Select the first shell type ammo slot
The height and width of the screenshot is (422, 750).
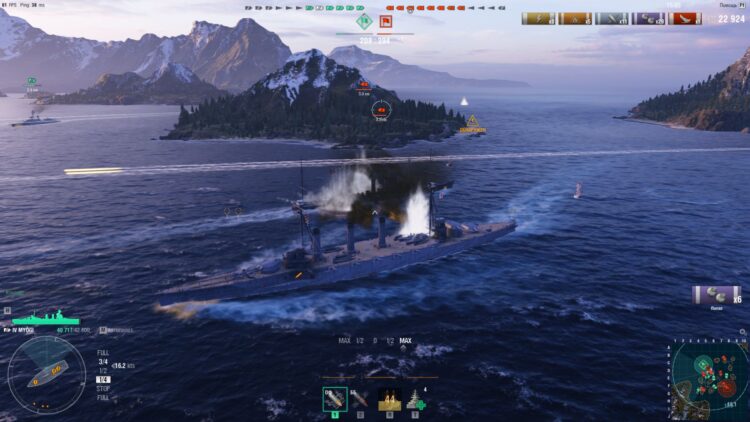coord(335,400)
